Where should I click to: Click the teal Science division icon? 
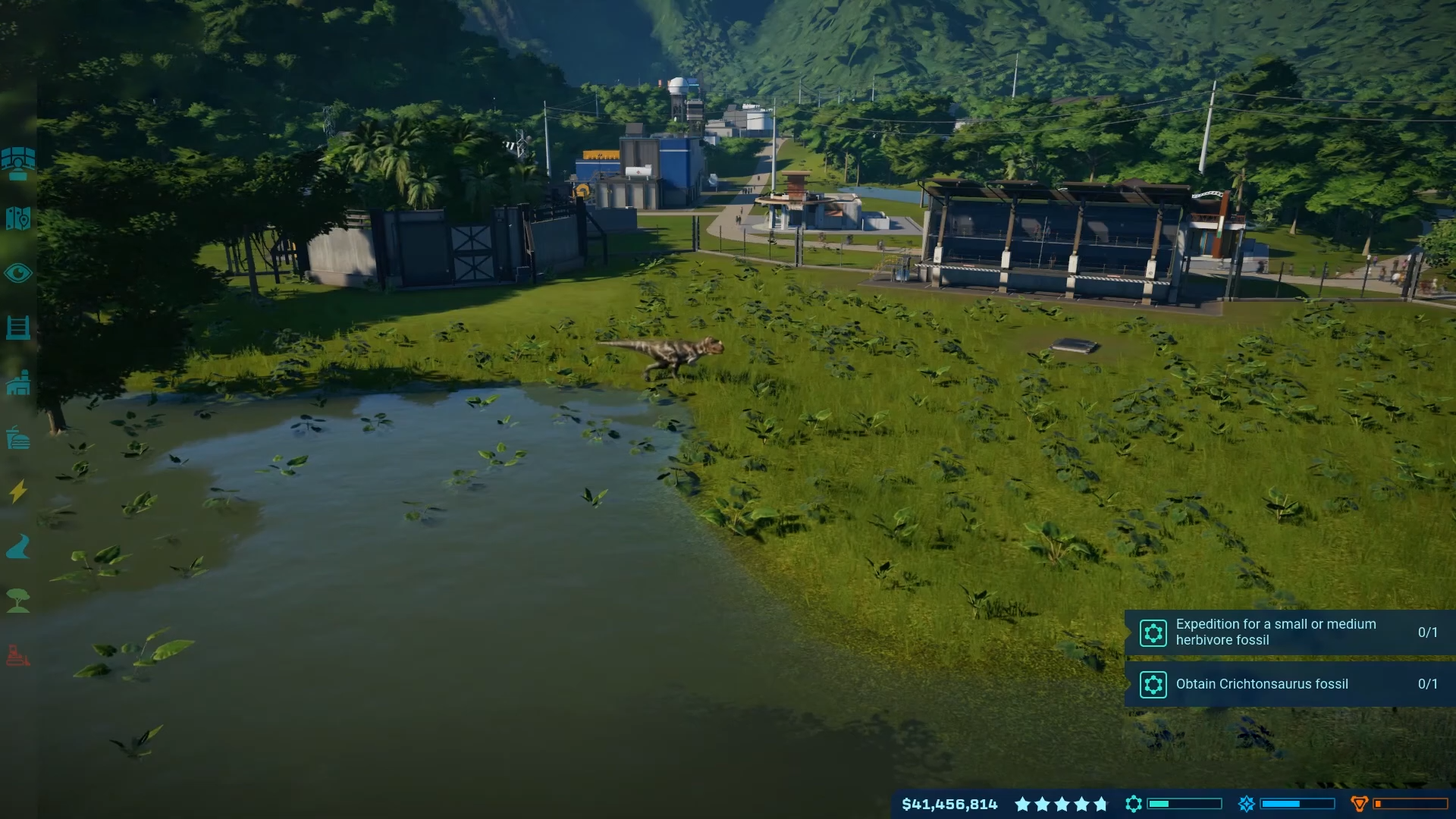(1134, 804)
